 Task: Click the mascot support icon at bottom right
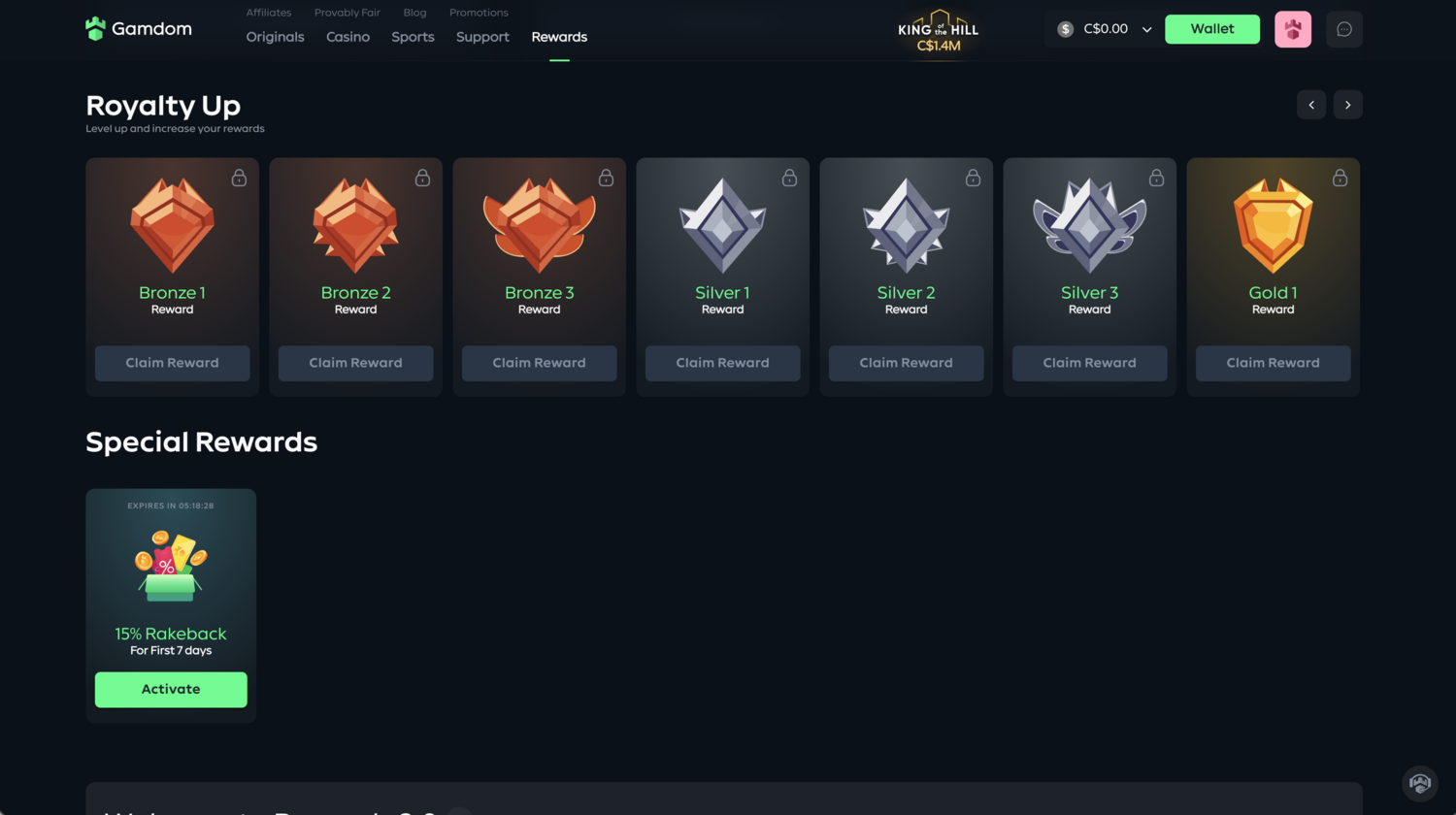1420,783
